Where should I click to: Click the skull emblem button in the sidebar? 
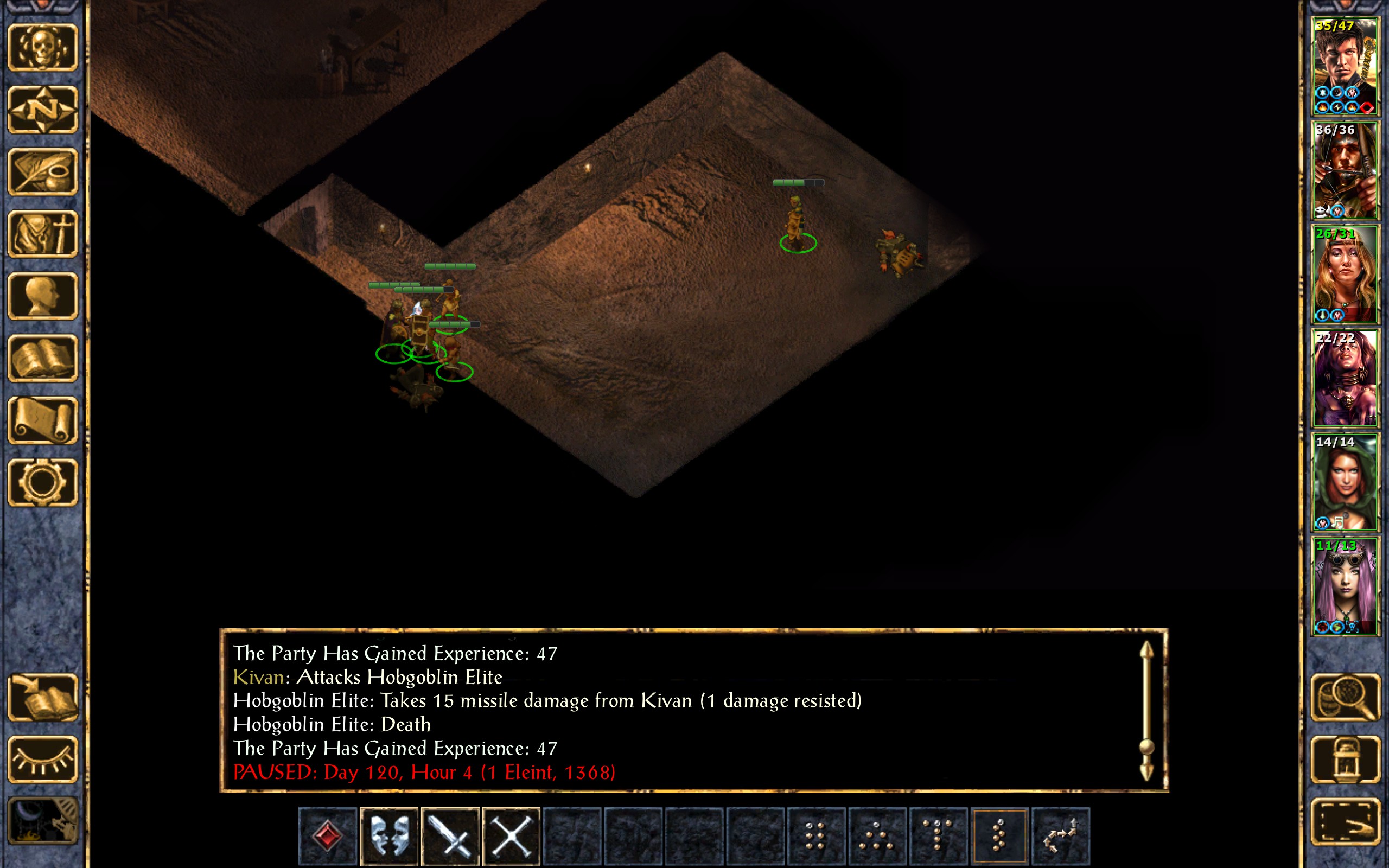pos(42,47)
